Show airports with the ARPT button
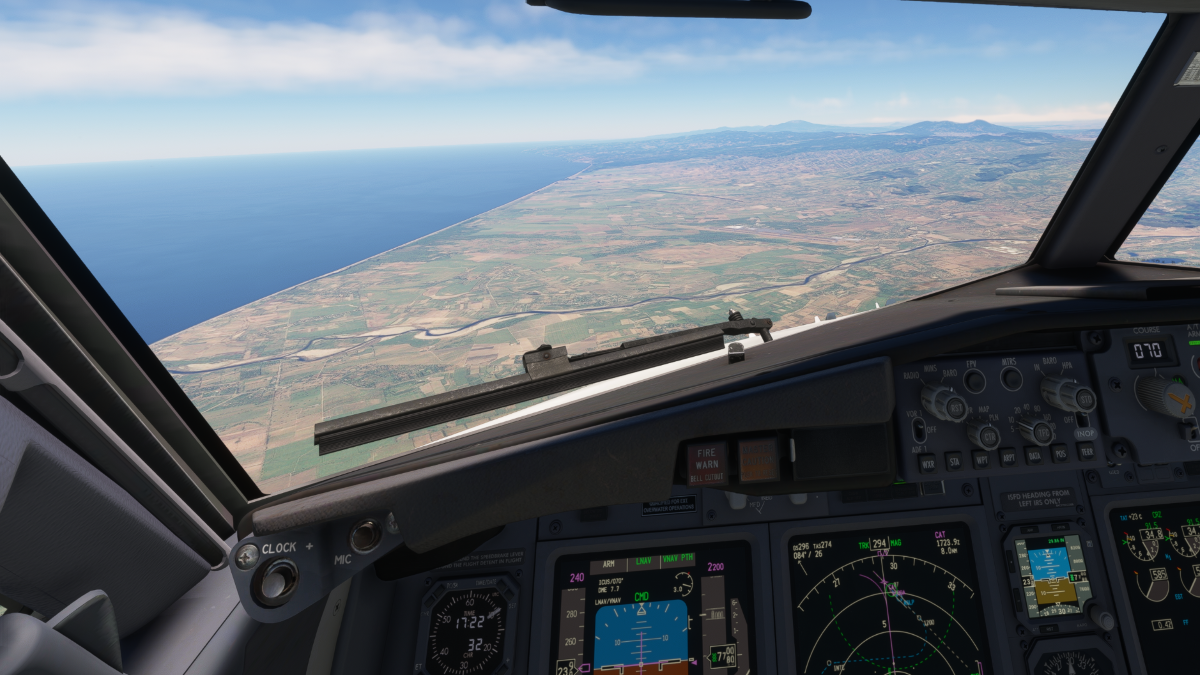1200x675 pixels. 1008,457
